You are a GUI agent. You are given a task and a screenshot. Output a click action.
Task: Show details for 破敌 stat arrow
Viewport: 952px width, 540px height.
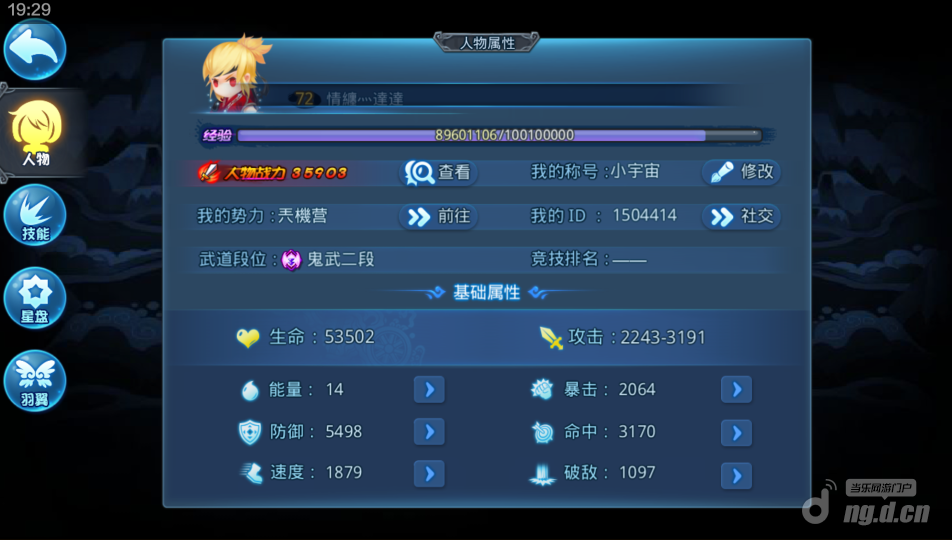click(736, 474)
